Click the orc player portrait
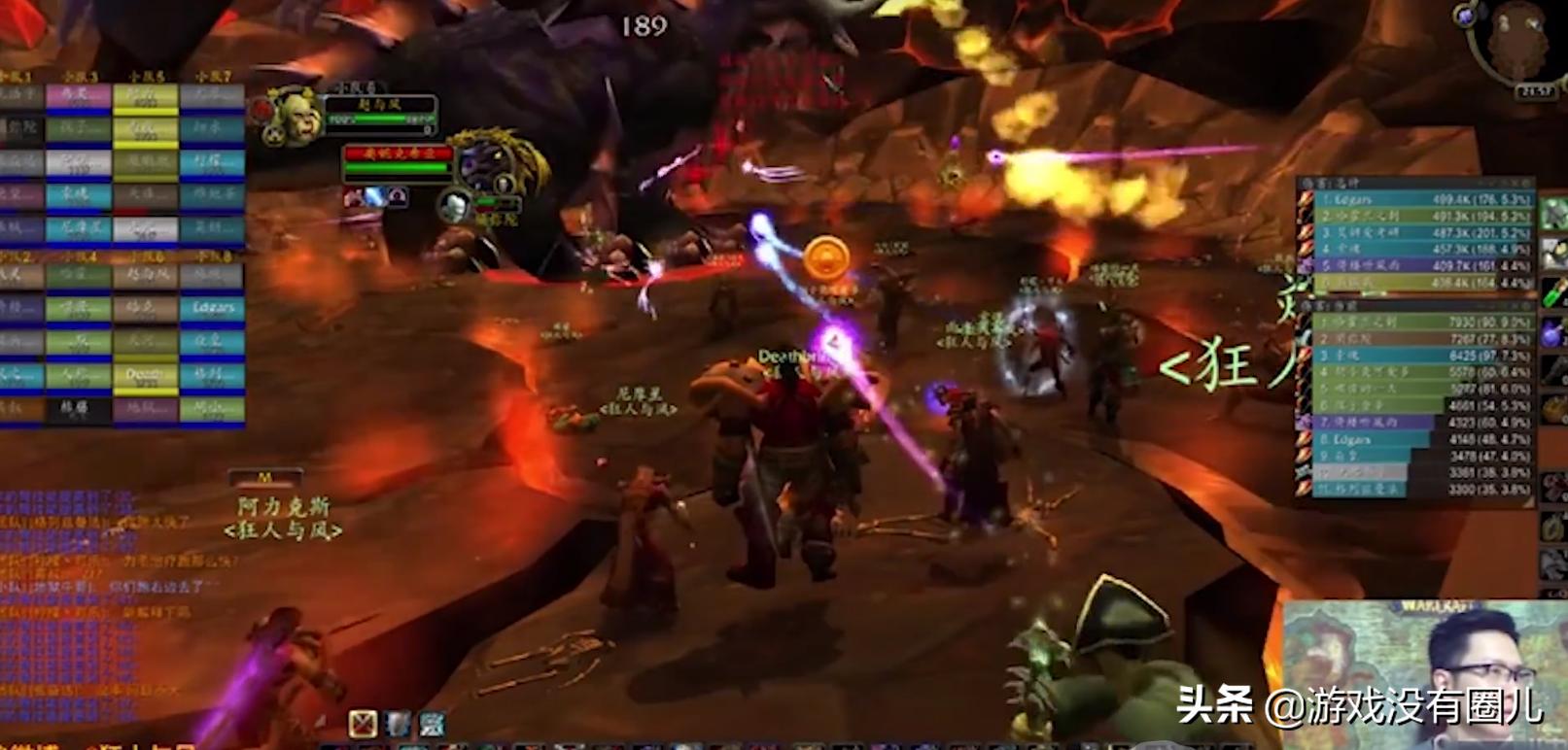 pyautogui.click(x=293, y=116)
